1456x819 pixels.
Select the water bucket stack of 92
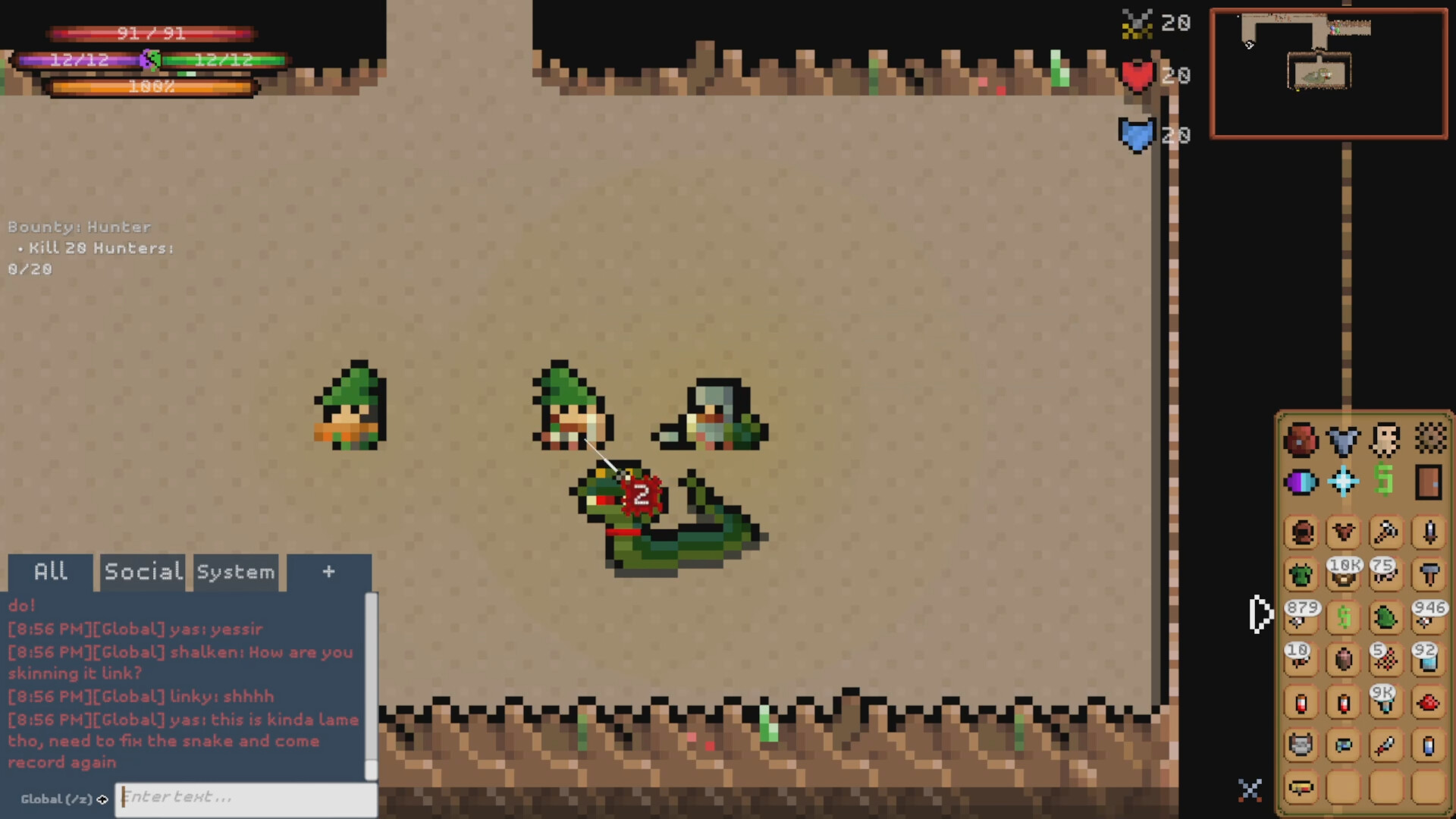click(1428, 662)
